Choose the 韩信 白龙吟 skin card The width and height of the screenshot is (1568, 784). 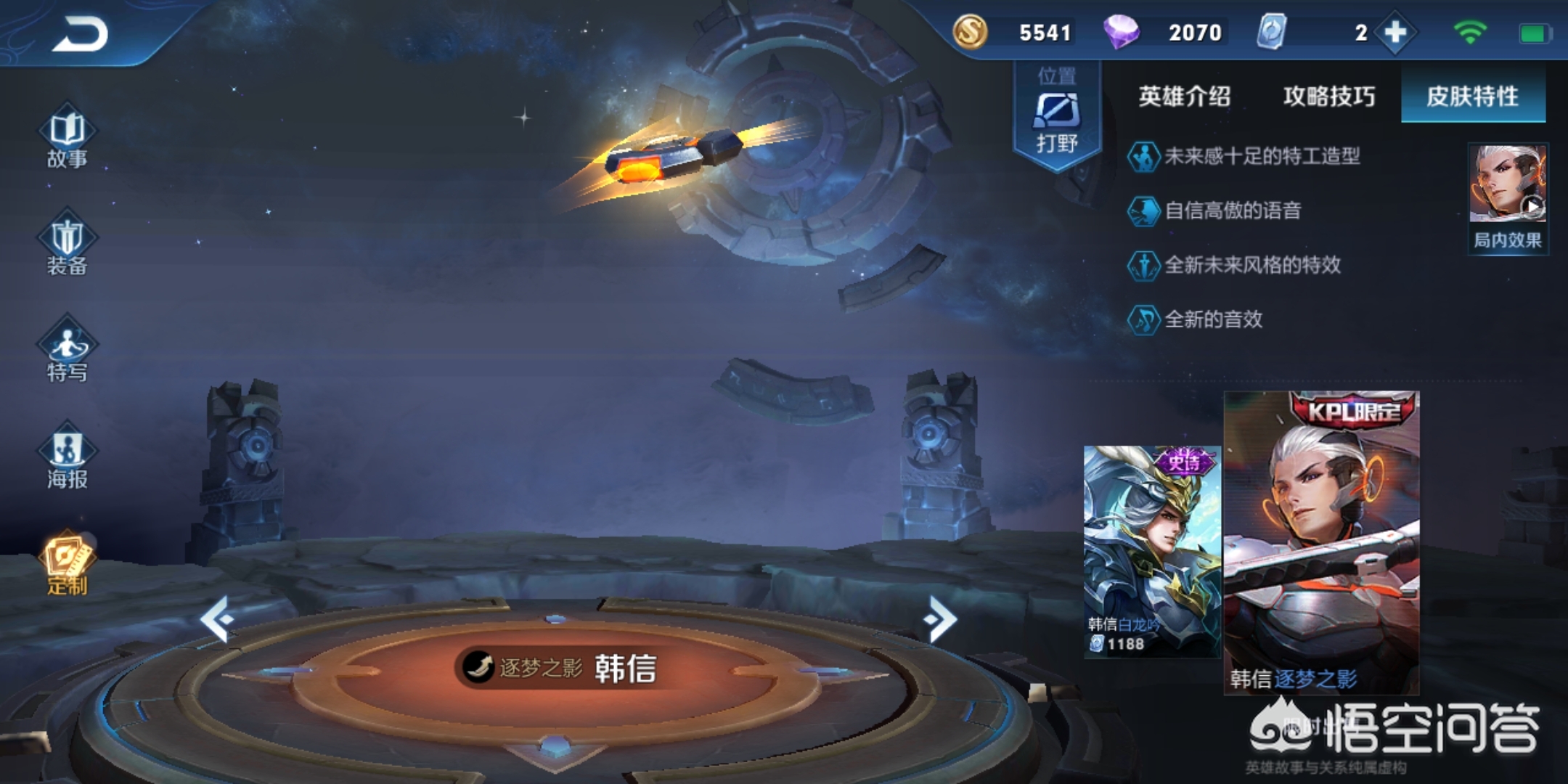(1151, 552)
